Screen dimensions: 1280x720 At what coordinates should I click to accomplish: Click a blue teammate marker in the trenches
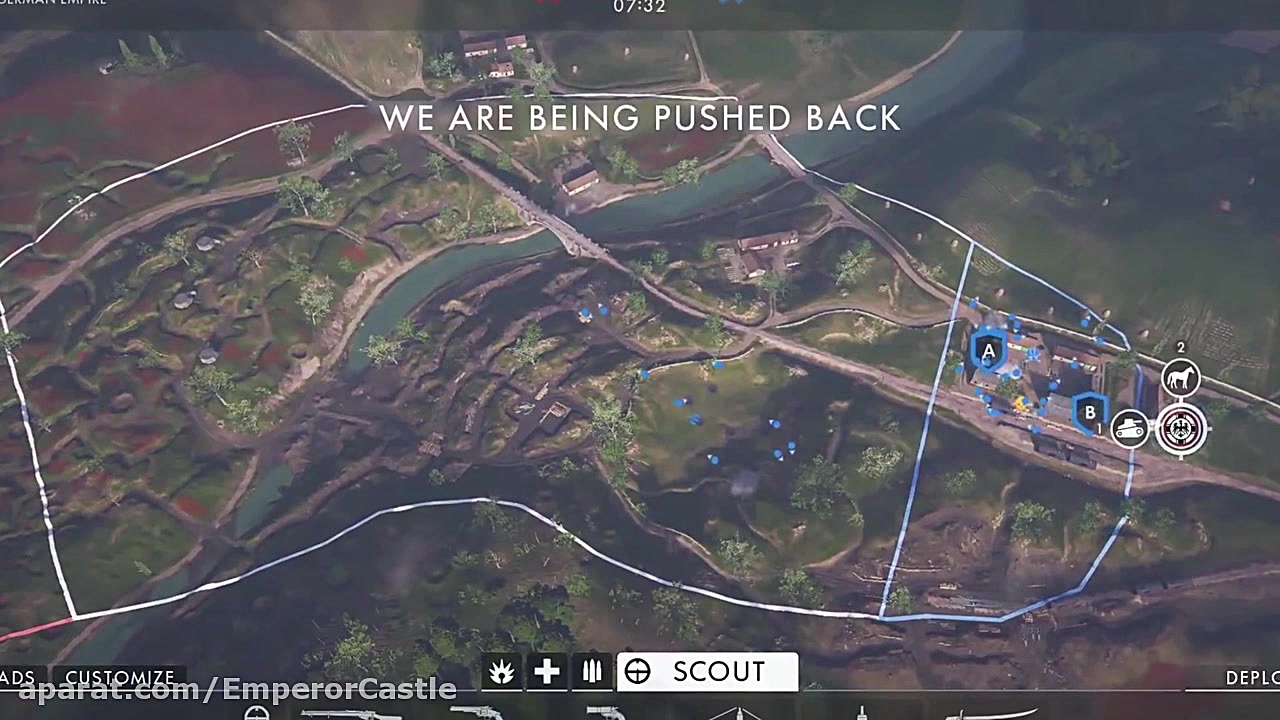click(x=680, y=403)
